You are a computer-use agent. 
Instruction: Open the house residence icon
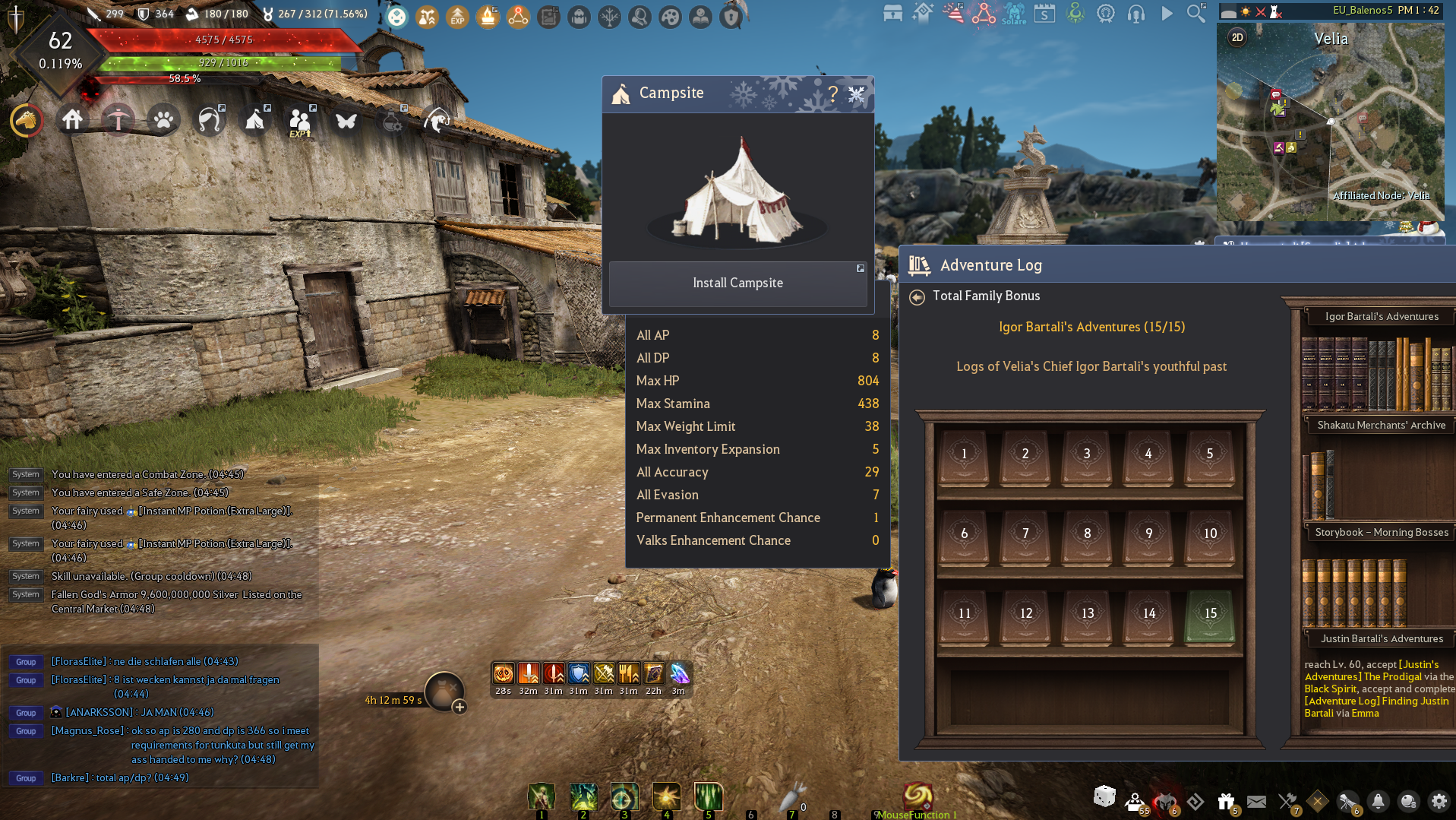point(72,120)
